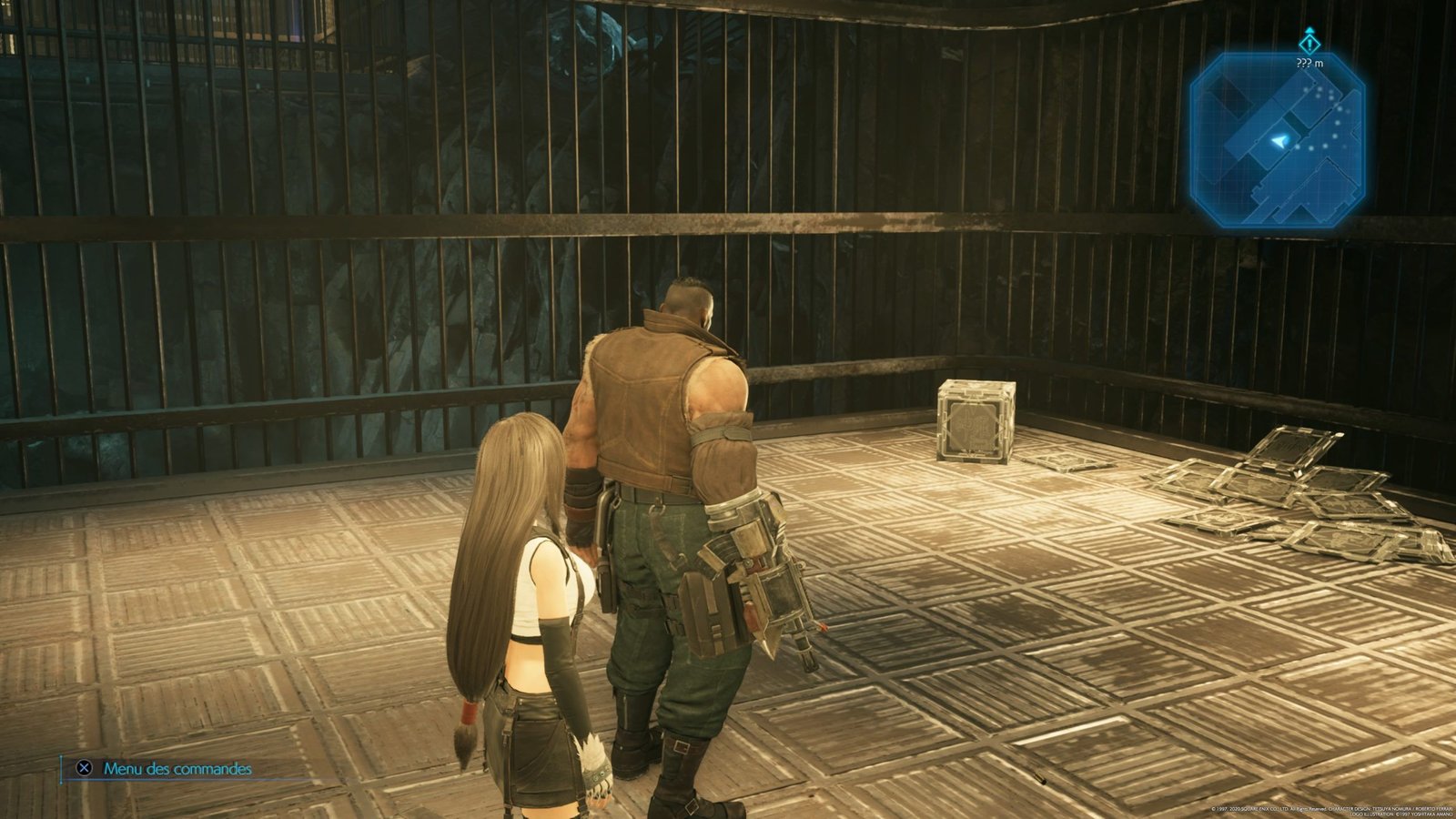
Task: Click the ??? m distance label
Action: click(x=1309, y=63)
